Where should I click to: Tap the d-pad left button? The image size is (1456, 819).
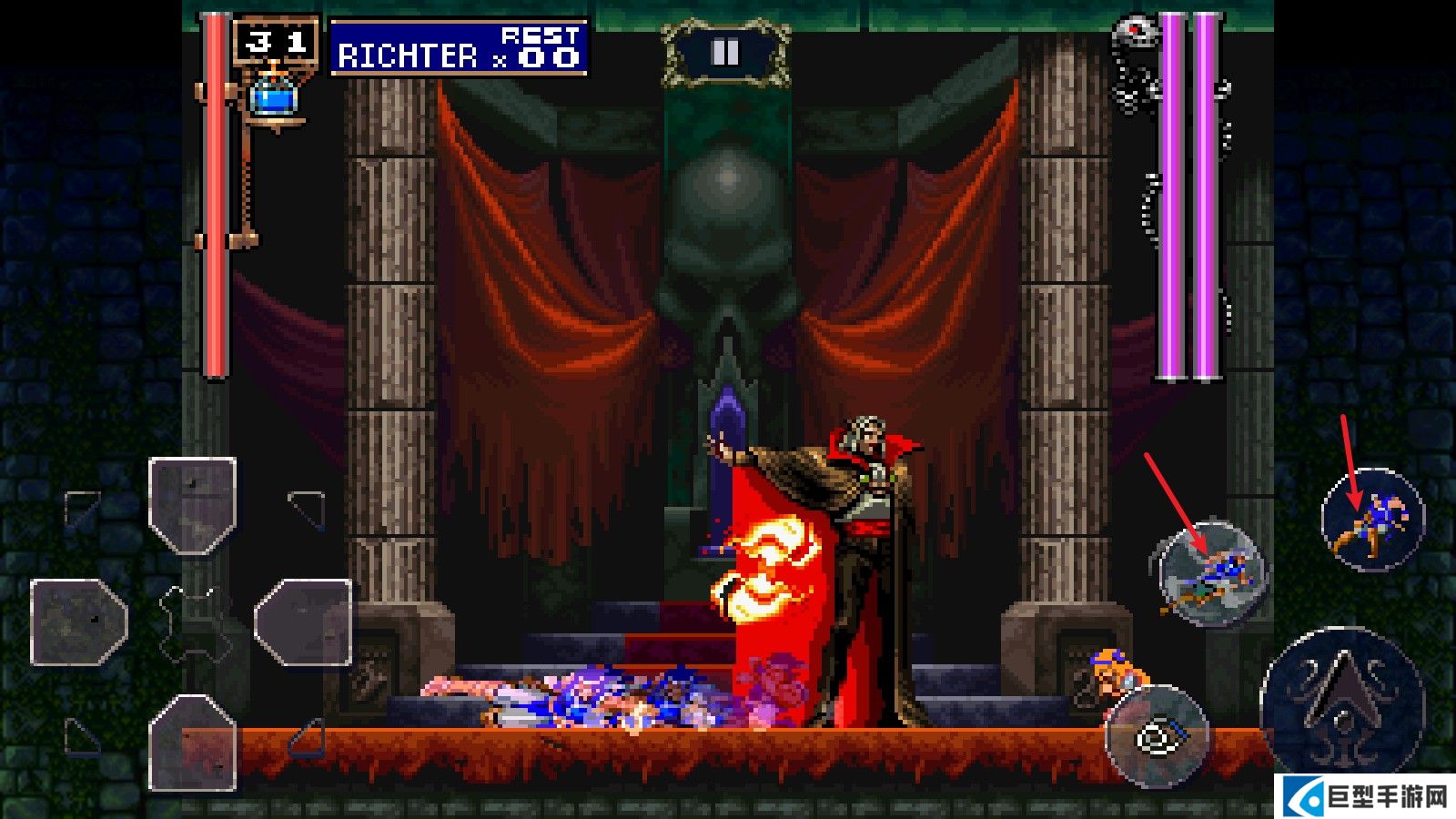(79, 622)
